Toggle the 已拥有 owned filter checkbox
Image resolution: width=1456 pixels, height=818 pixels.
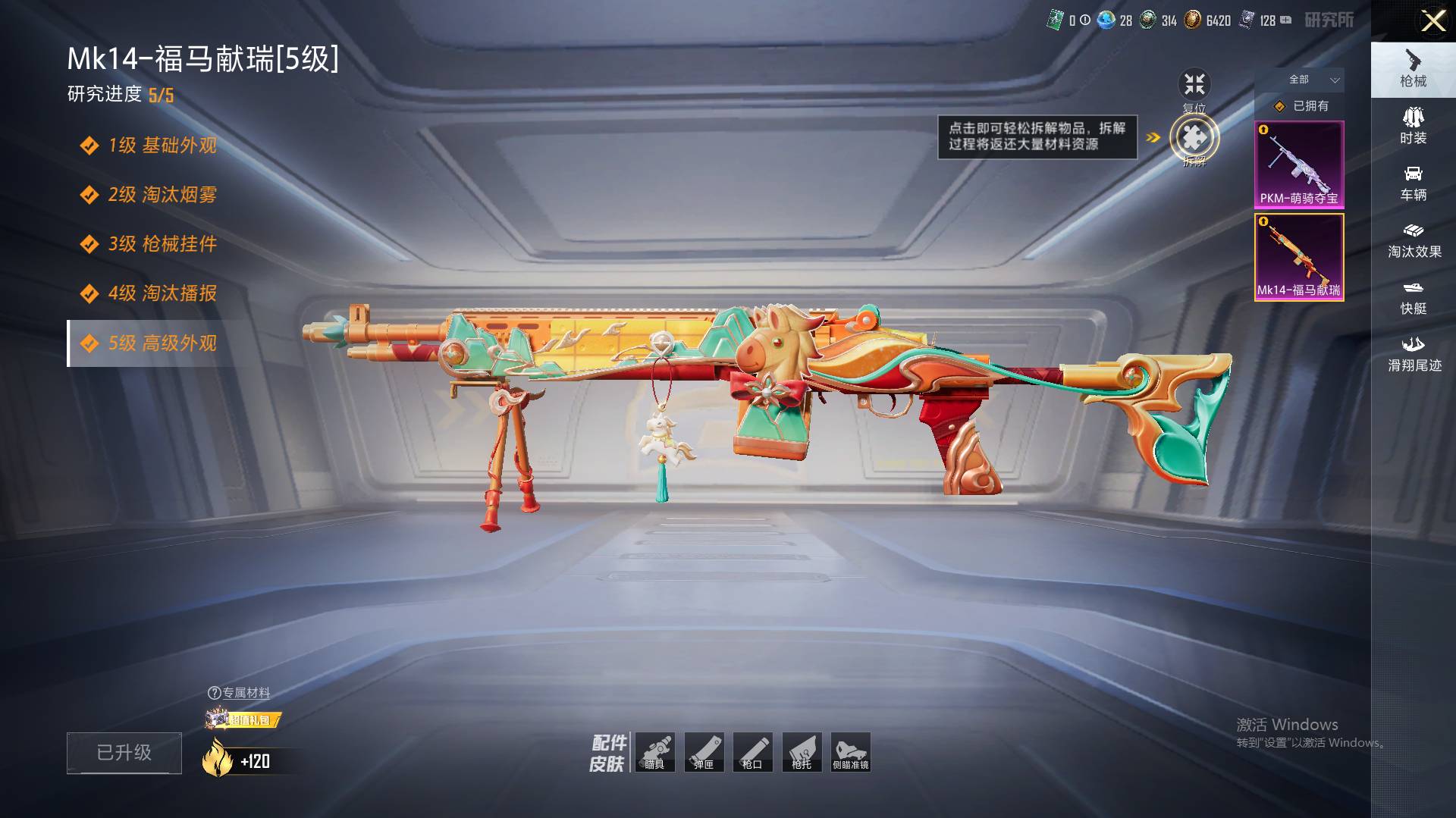(1280, 106)
